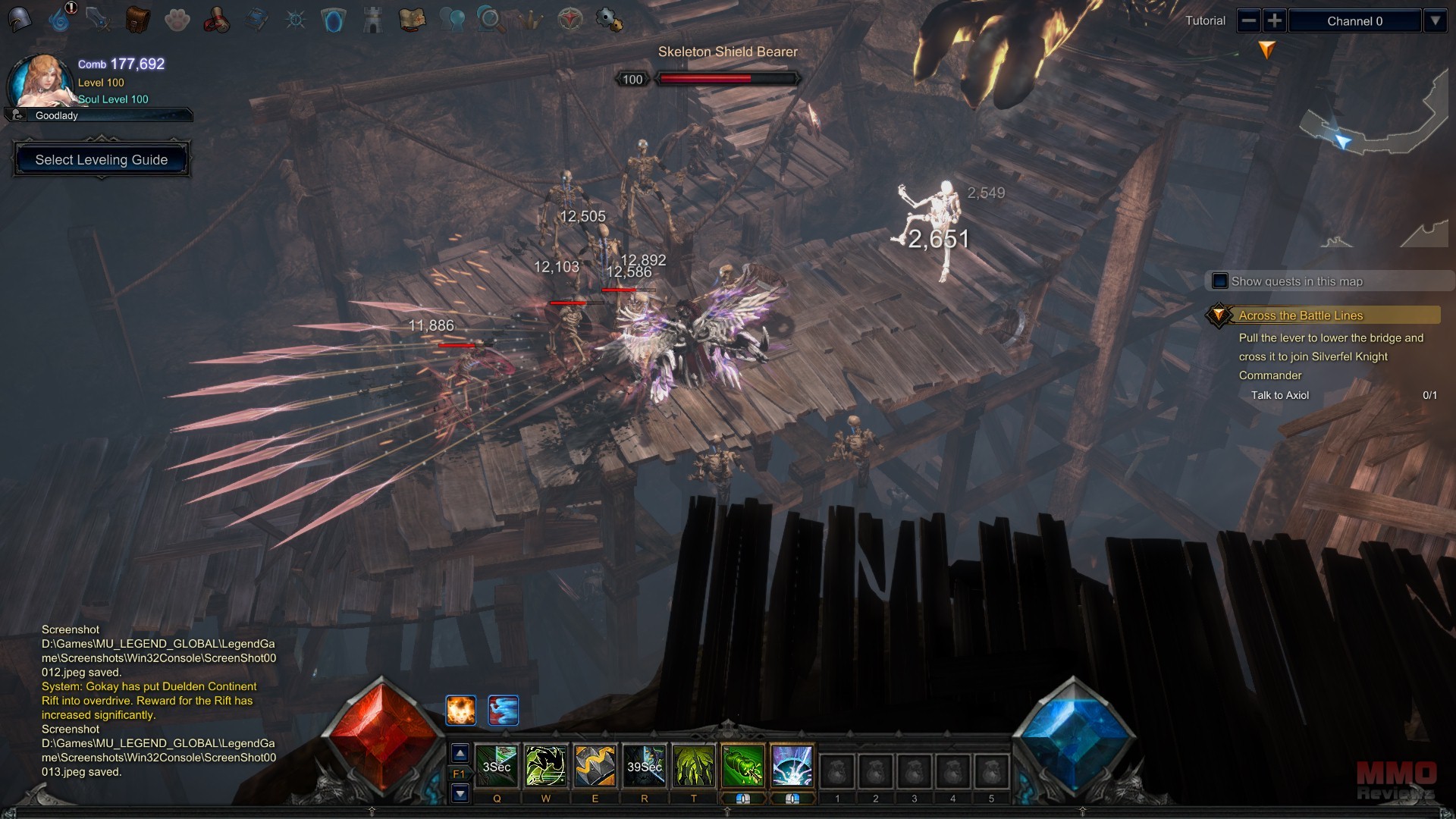Open the party finder magnifying glass icon
This screenshot has width=1456, height=819.
491,19
